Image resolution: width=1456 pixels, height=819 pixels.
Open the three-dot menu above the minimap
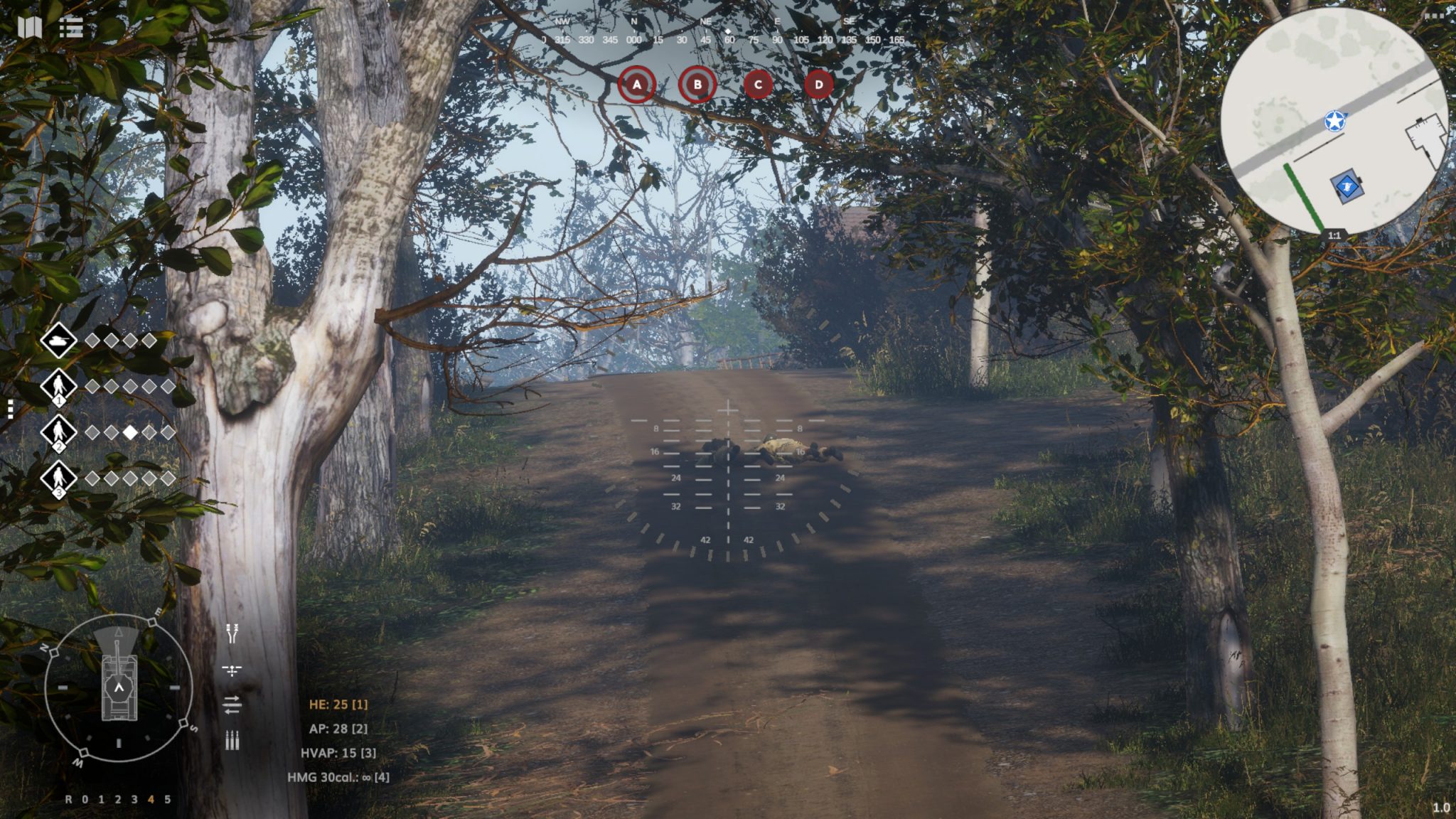tap(1442, 16)
